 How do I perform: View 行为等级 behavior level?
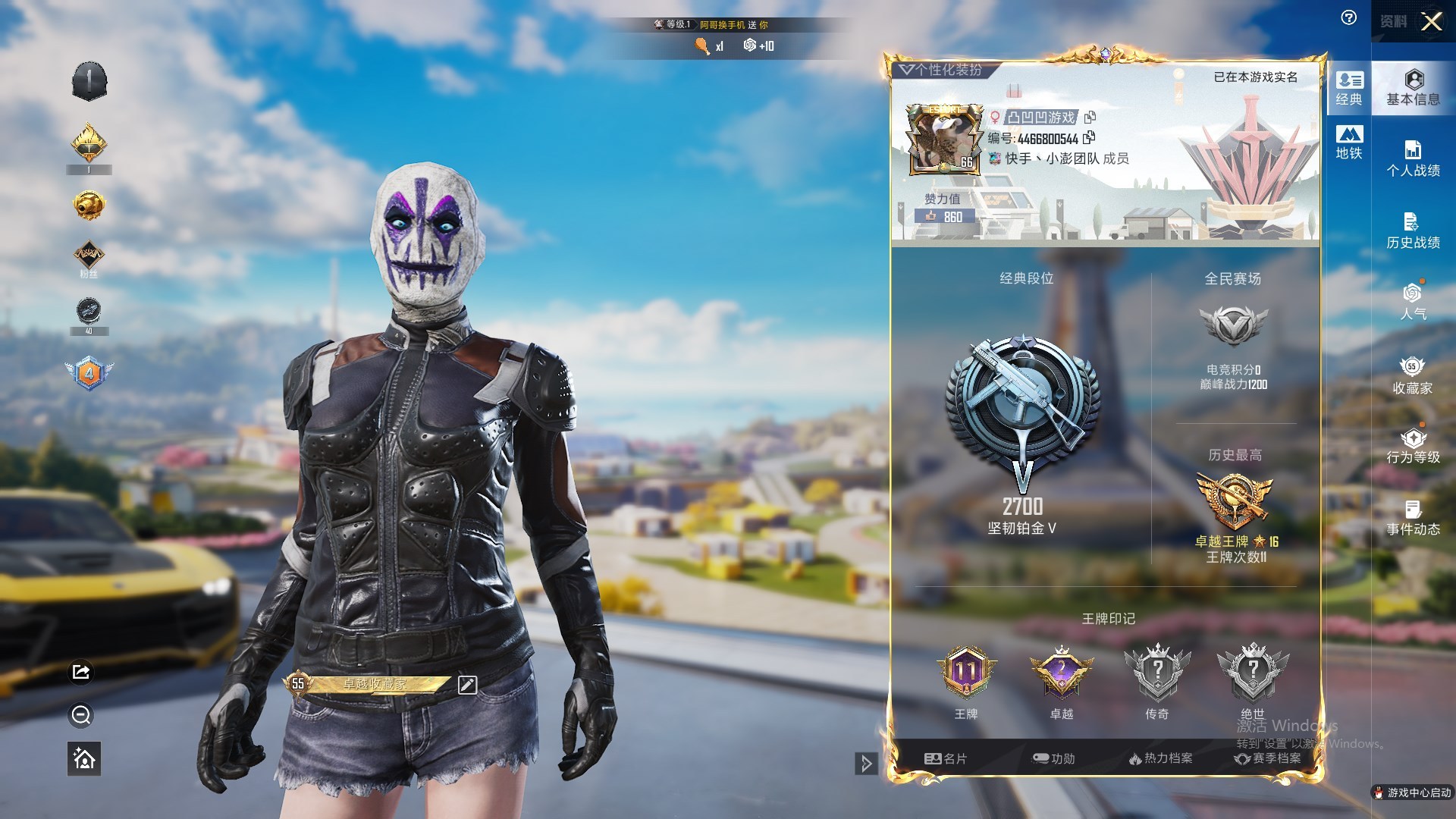click(x=1413, y=446)
